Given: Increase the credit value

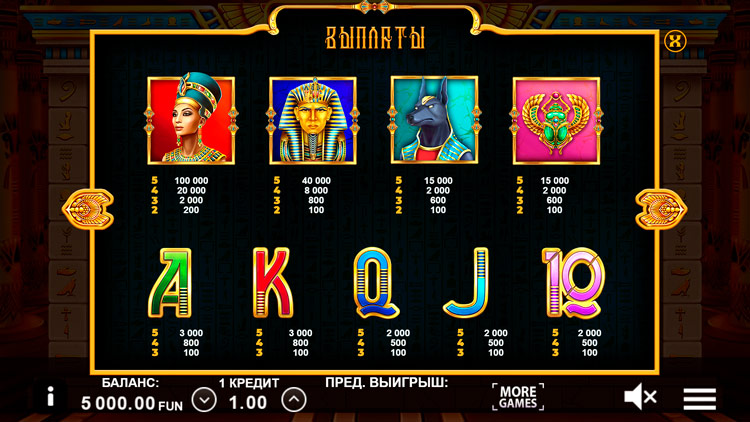Looking at the screenshot, I should 293,400.
